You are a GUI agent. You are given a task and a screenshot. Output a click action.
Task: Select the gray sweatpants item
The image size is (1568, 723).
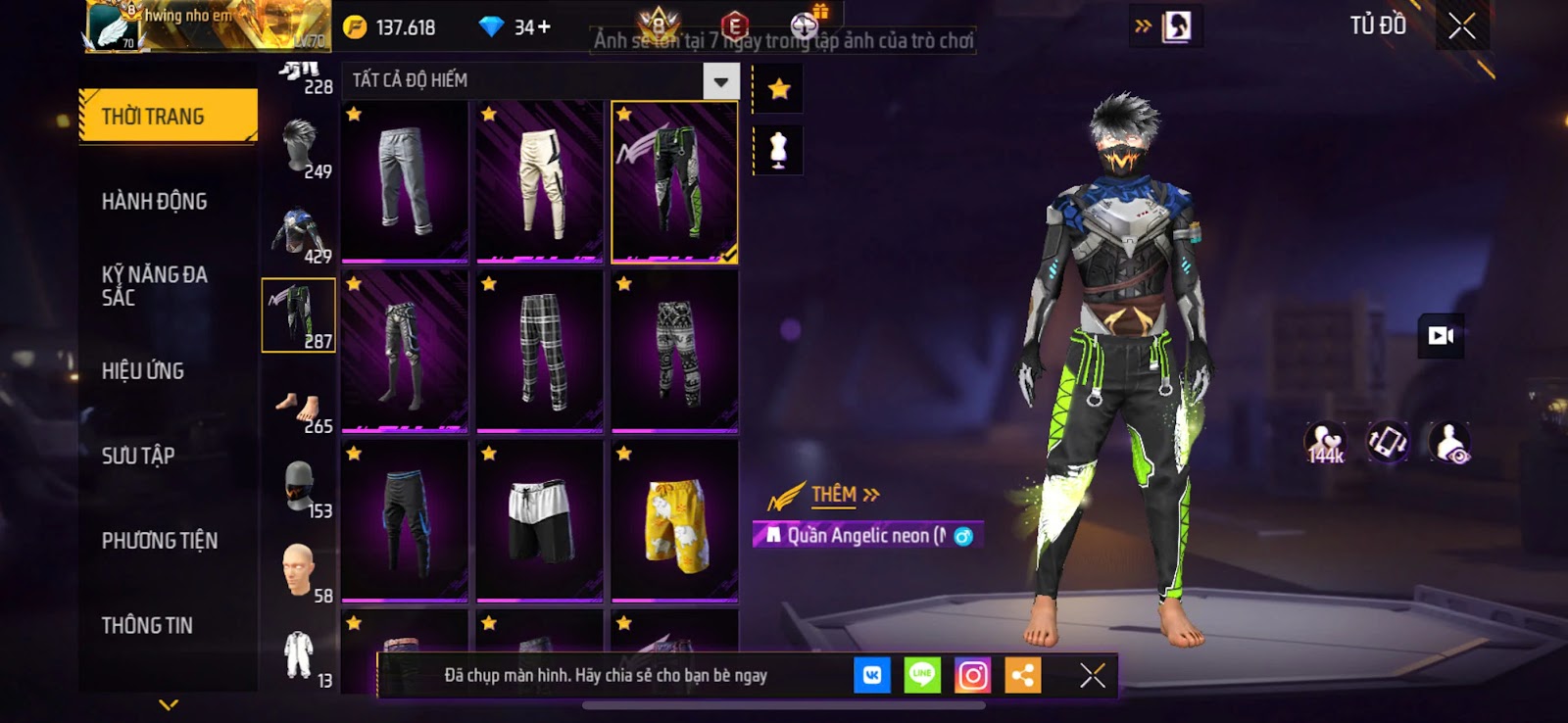point(405,182)
